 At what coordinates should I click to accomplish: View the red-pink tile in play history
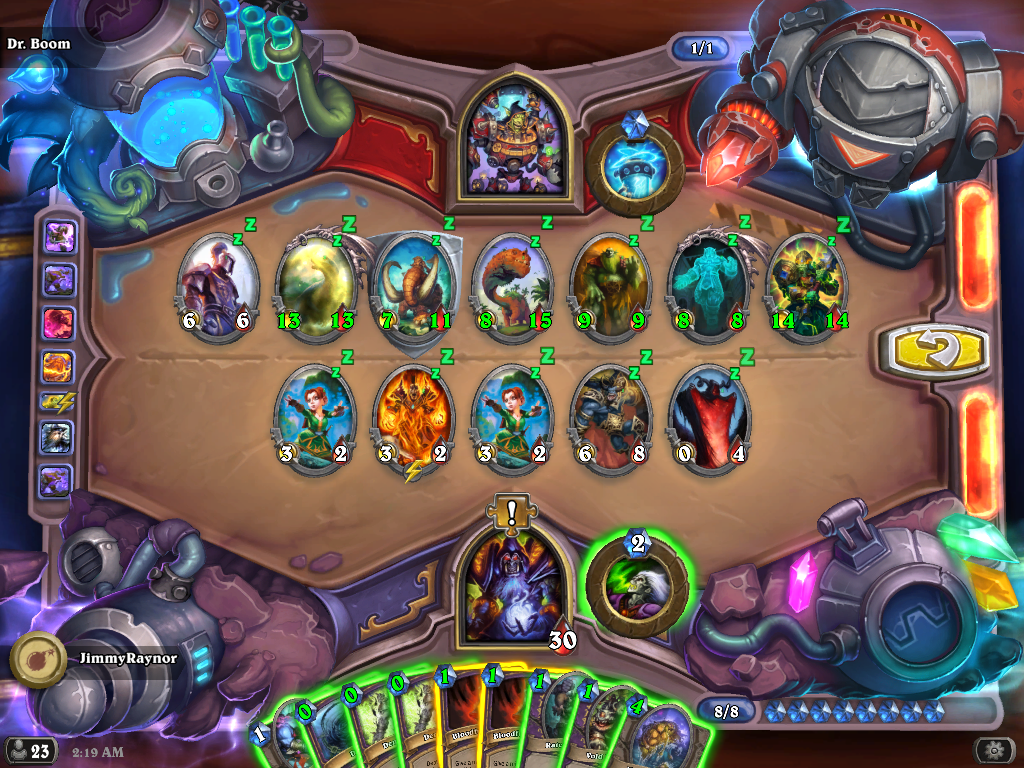coord(57,323)
